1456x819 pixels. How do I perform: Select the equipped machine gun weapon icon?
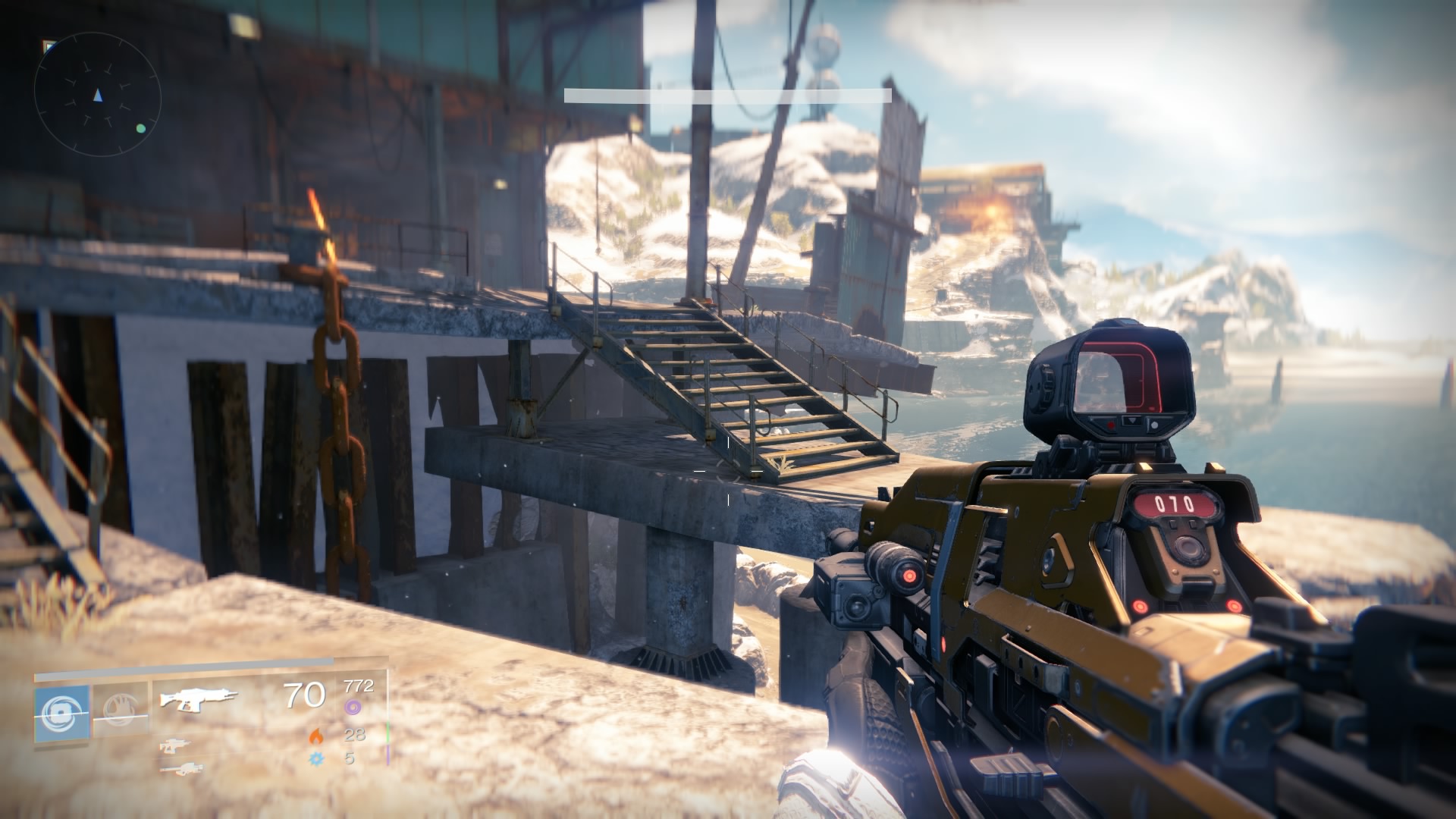tap(199, 698)
